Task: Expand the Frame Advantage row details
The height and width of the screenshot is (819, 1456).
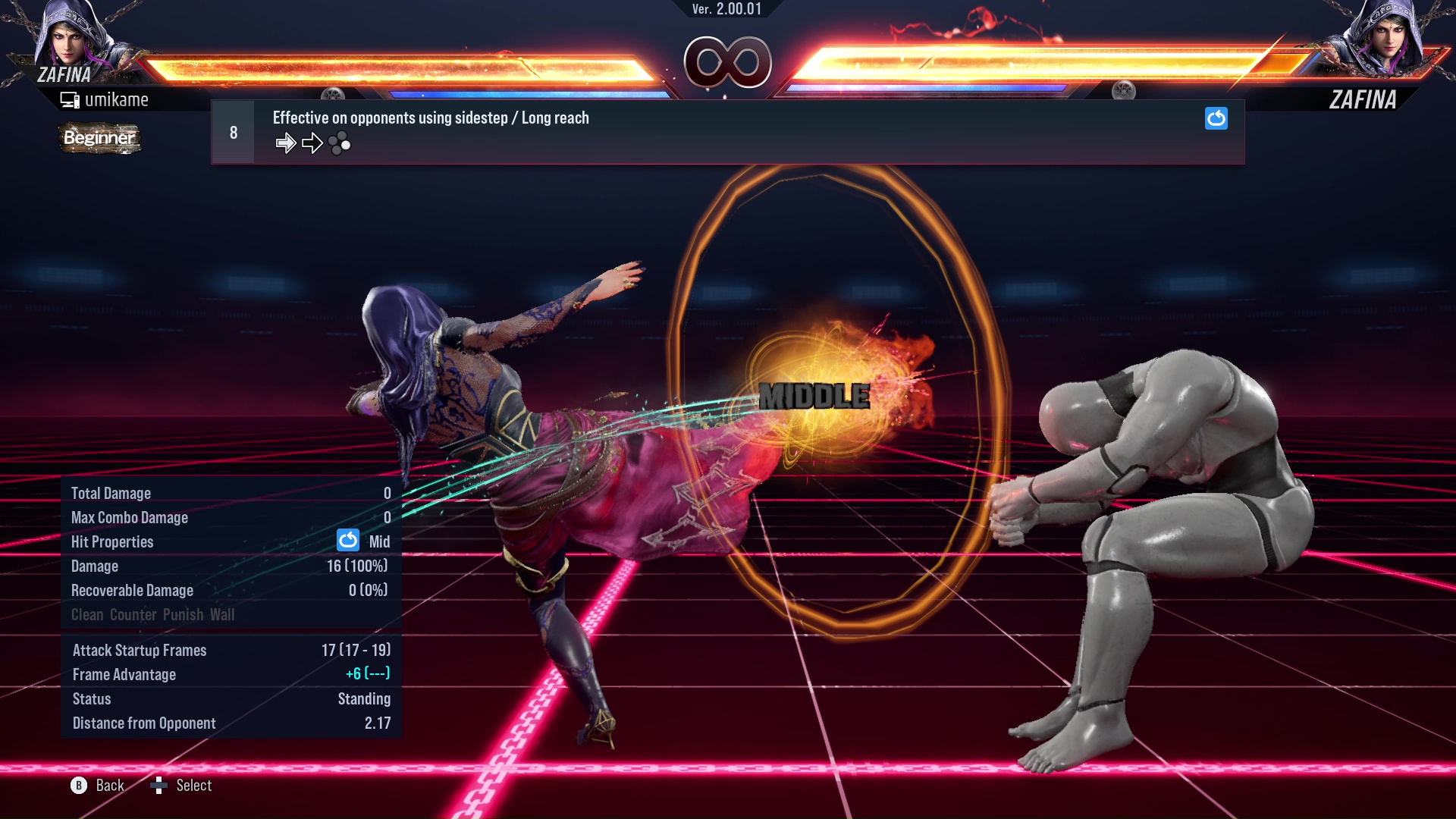Action: coord(124,674)
